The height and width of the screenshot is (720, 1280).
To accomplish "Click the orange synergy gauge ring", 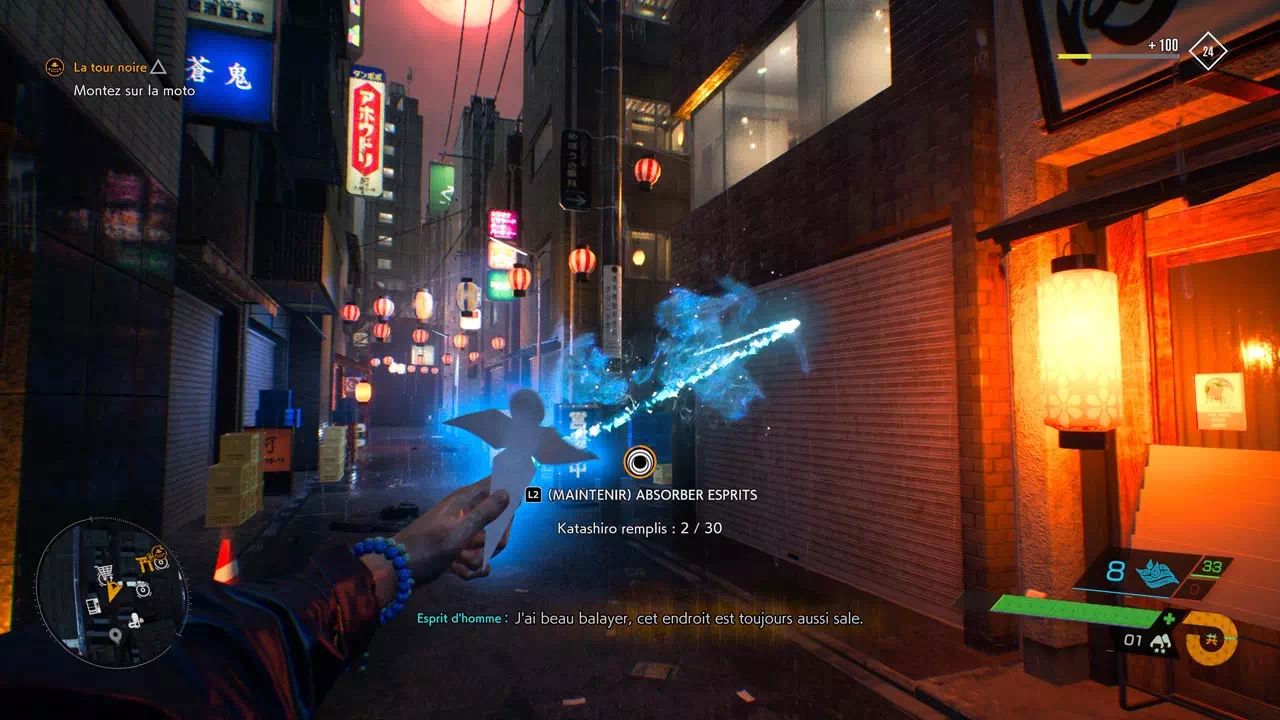I will [x=1209, y=637].
